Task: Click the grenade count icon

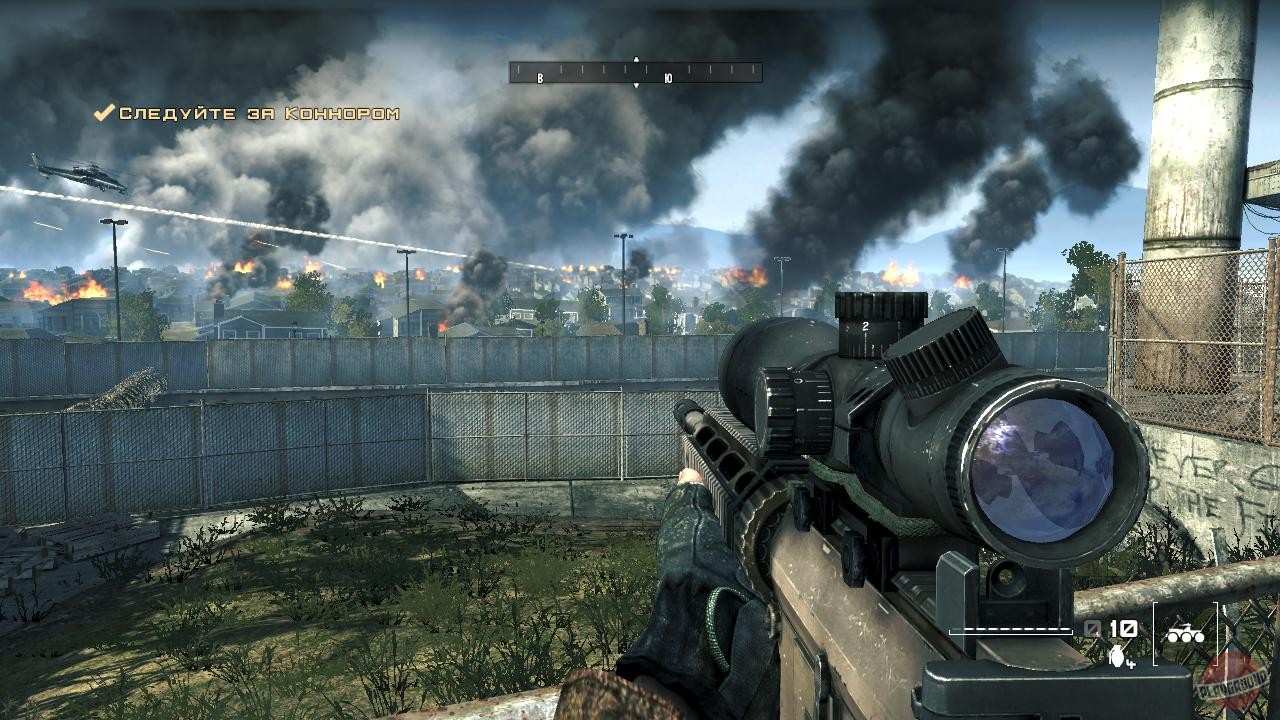Action: (1117, 655)
